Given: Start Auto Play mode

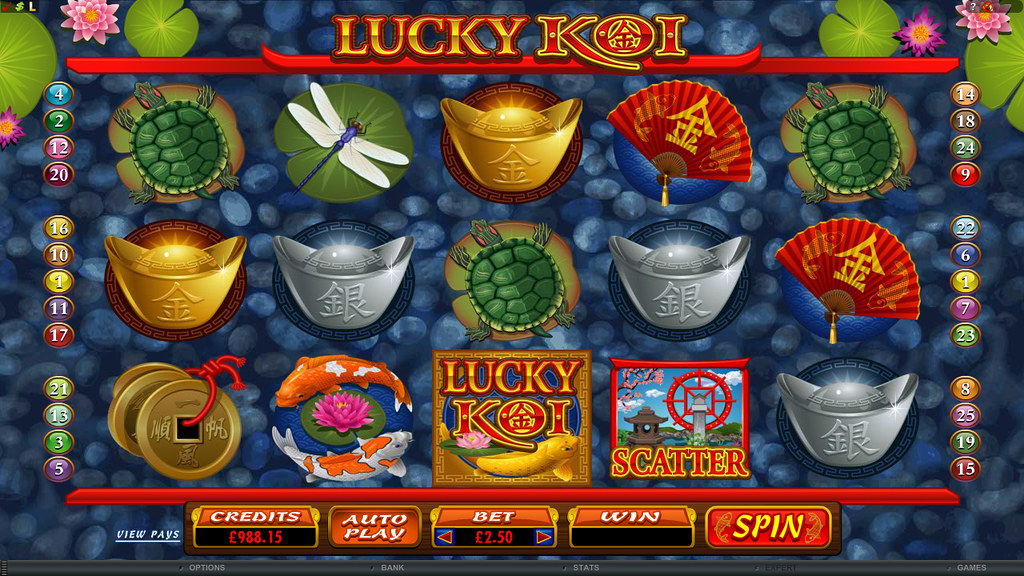Looking at the screenshot, I should tap(368, 527).
